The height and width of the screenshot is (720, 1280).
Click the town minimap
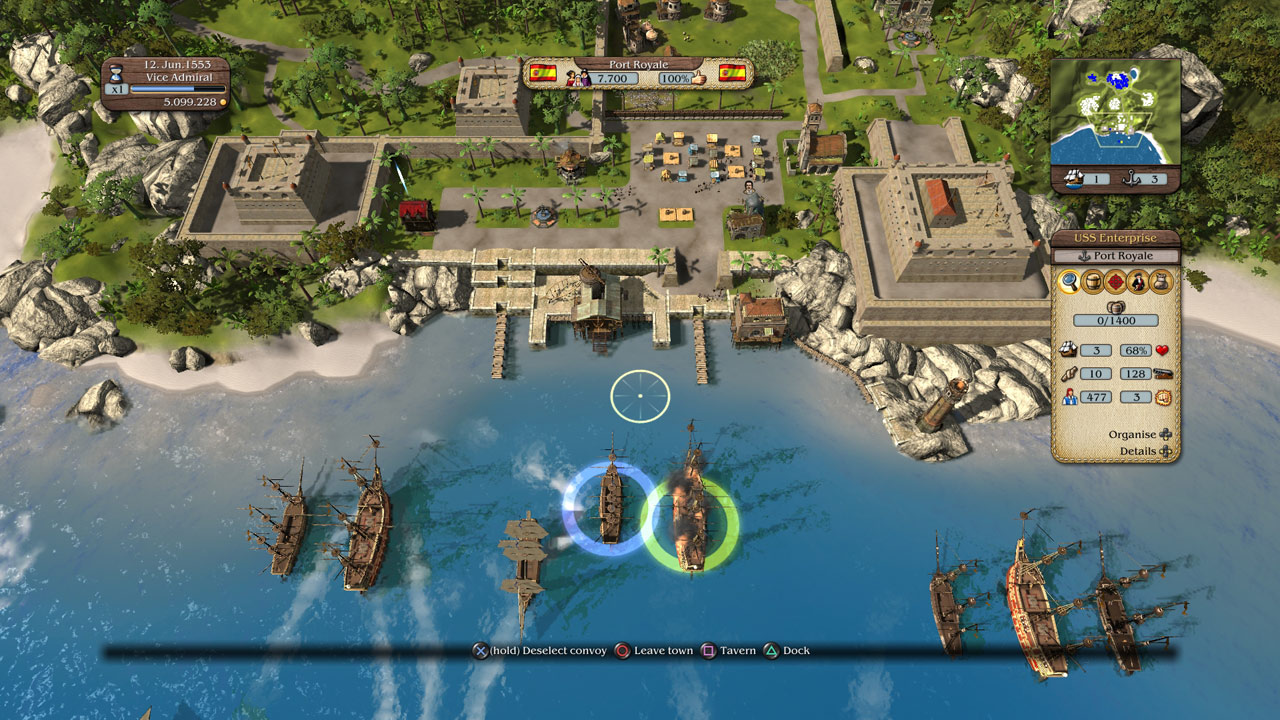pos(1115,112)
